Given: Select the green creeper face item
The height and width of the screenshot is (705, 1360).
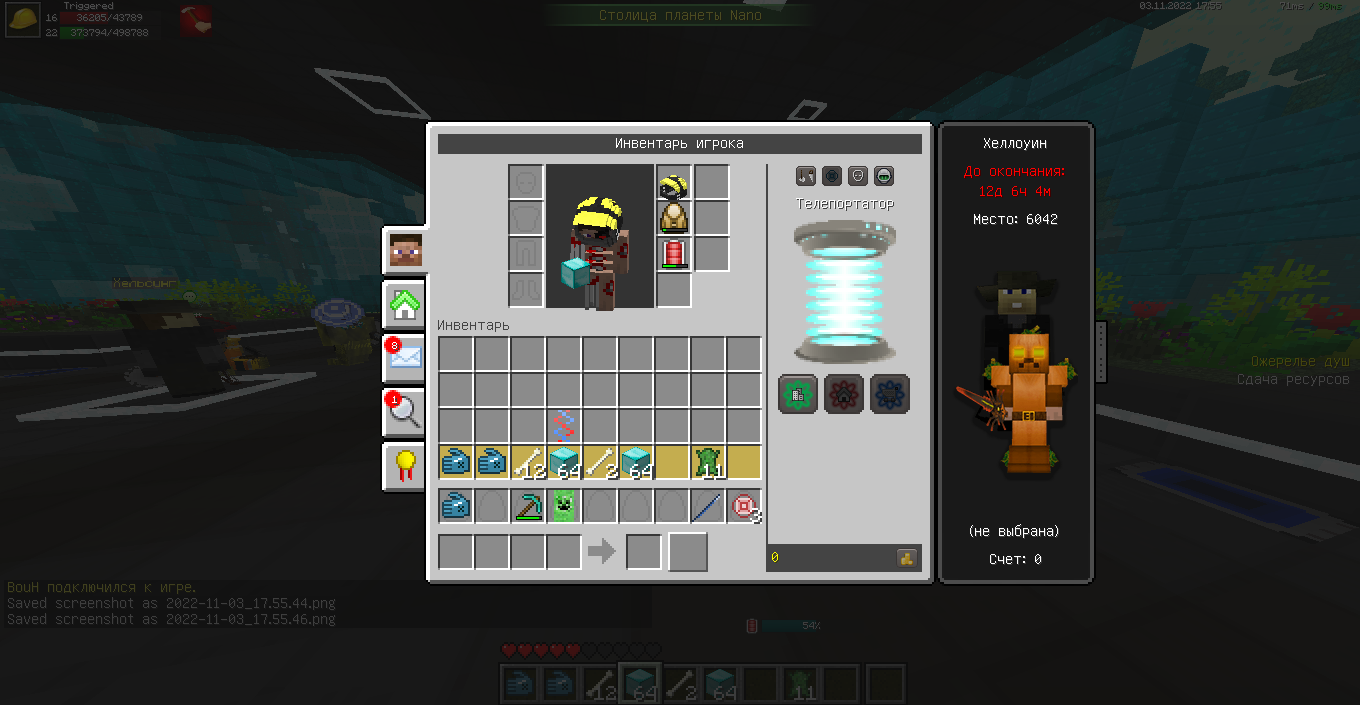Looking at the screenshot, I should tap(564, 507).
